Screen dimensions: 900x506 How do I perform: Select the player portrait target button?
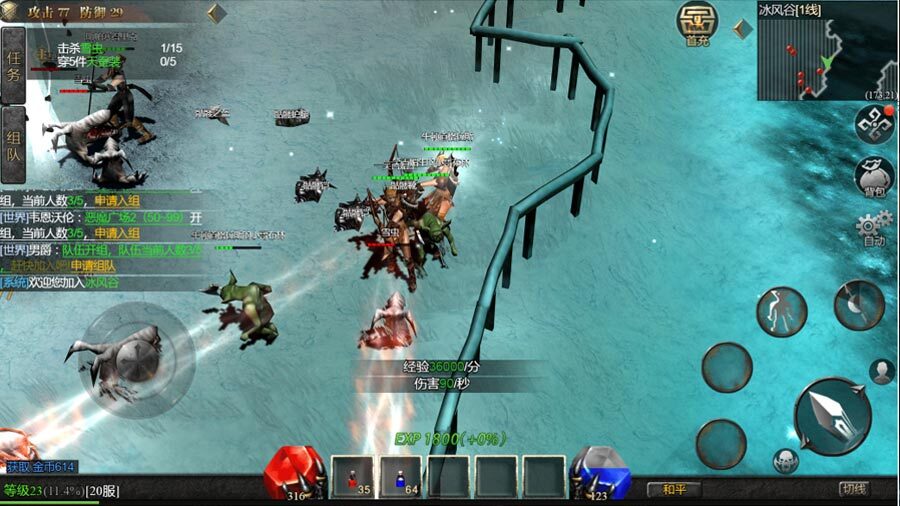point(881,371)
